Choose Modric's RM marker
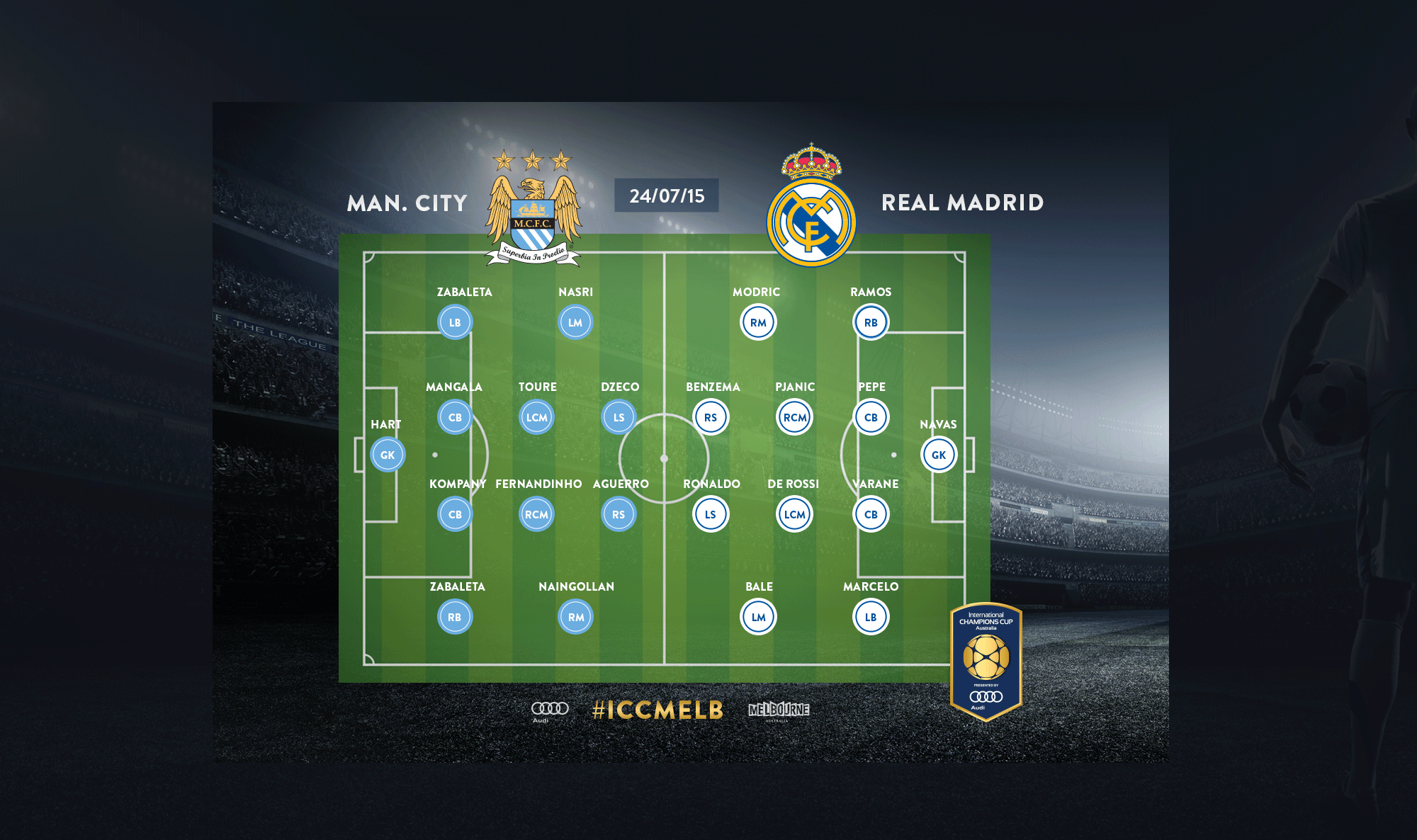The image size is (1417, 840). 758,322
